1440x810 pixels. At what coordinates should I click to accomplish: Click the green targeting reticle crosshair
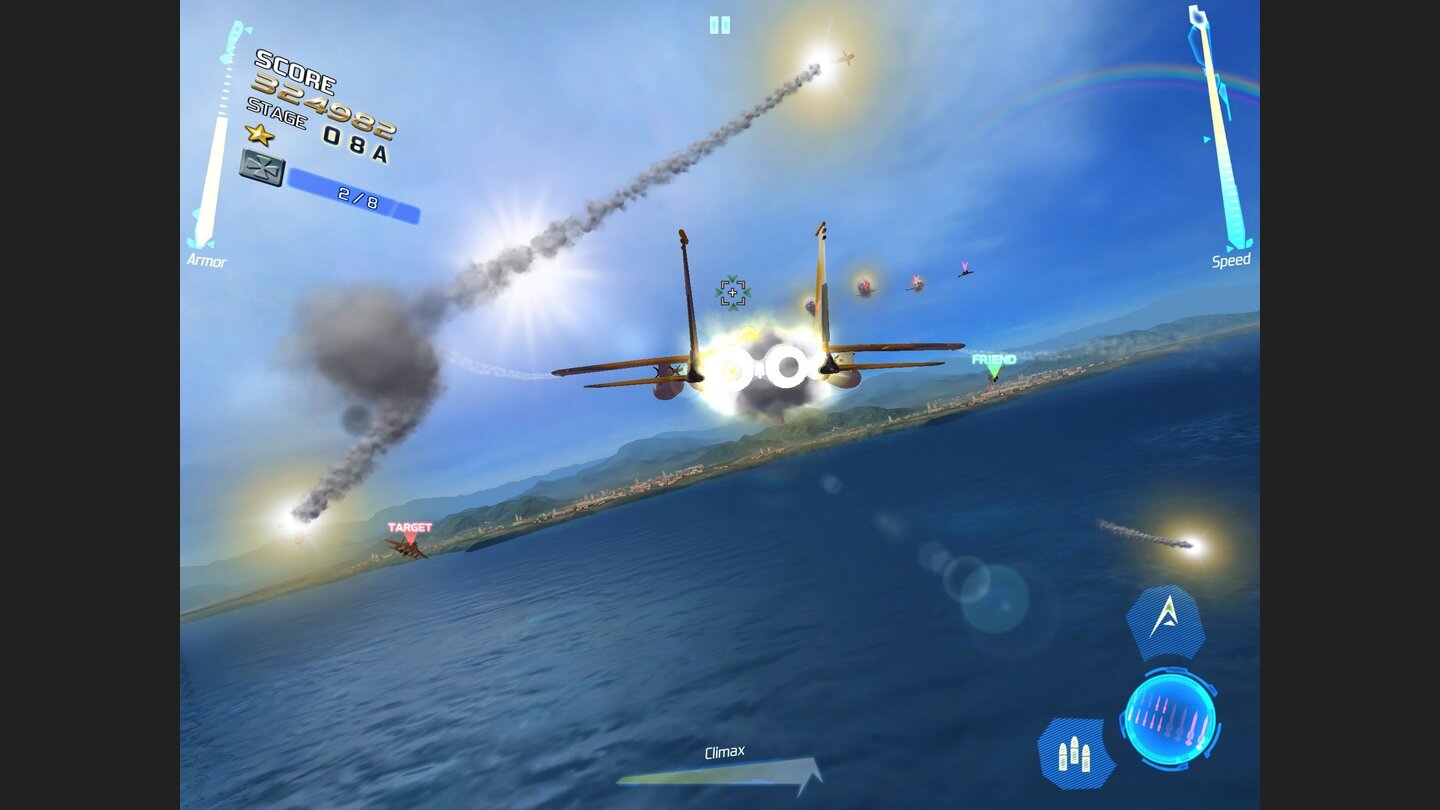pyautogui.click(x=733, y=290)
